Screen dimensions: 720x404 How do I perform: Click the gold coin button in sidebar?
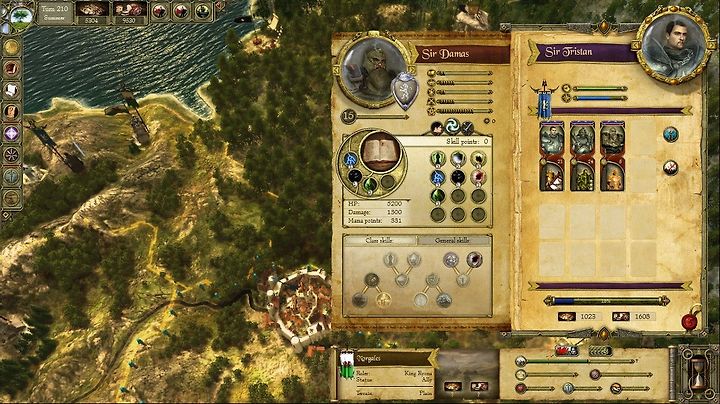tap(12, 47)
